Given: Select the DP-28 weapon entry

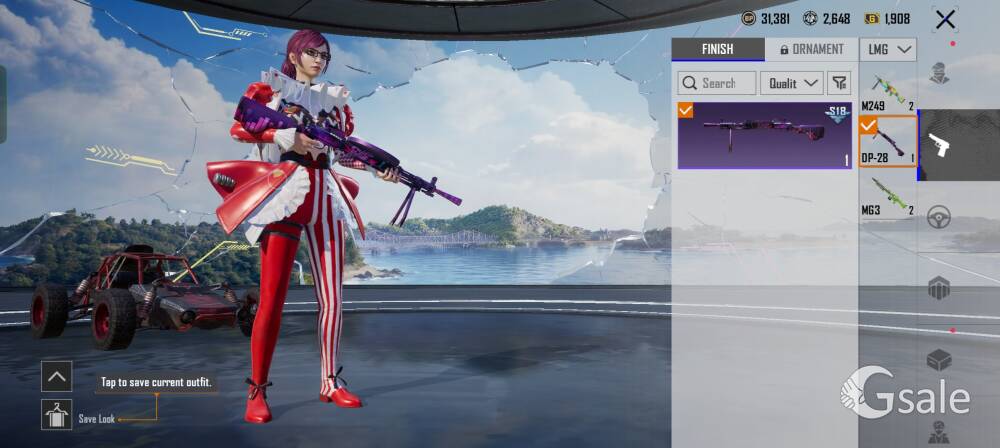Looking at the screenshot, I should point(888,141).
